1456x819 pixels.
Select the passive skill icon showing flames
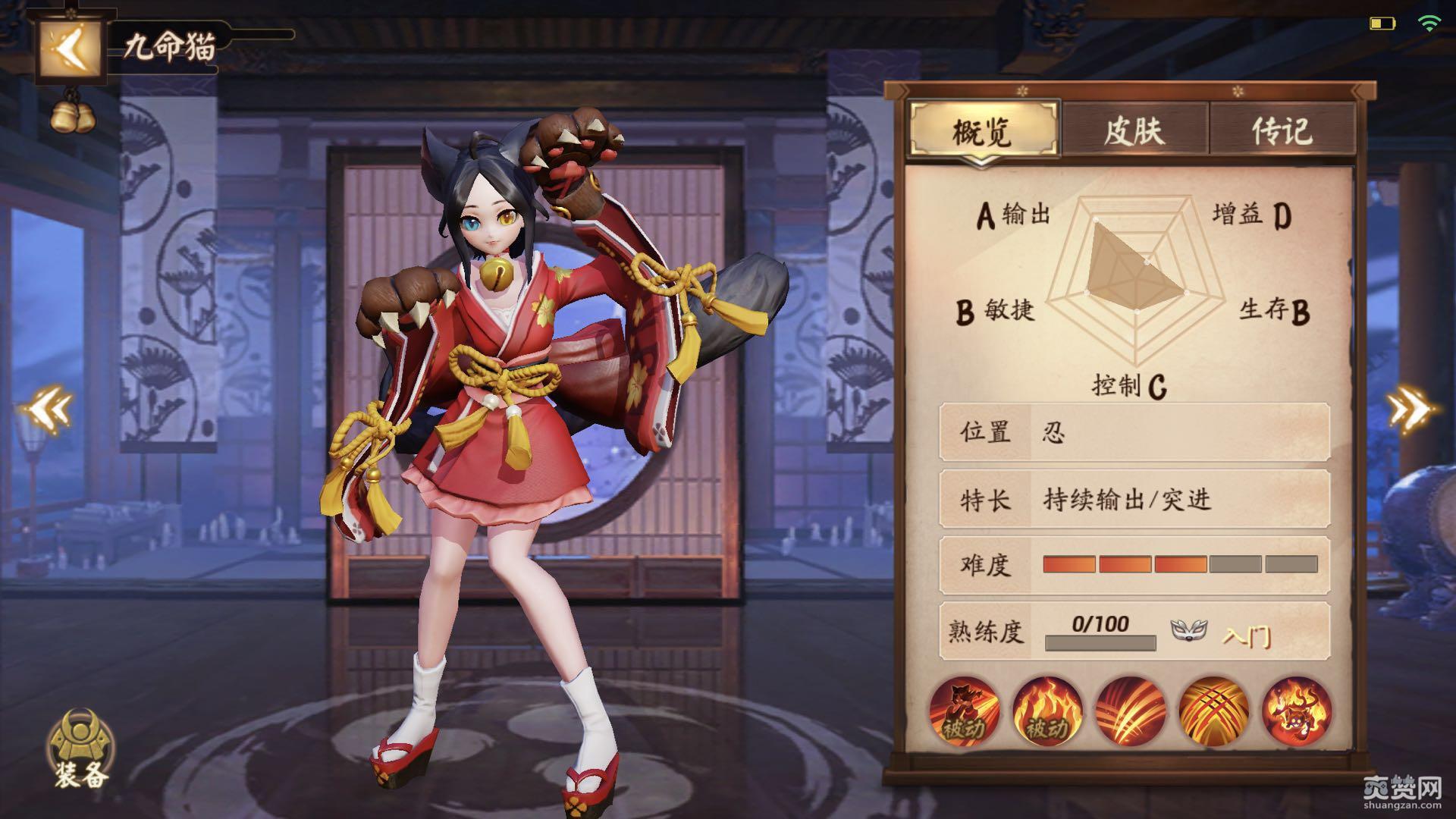click(x=1047, y=711)
